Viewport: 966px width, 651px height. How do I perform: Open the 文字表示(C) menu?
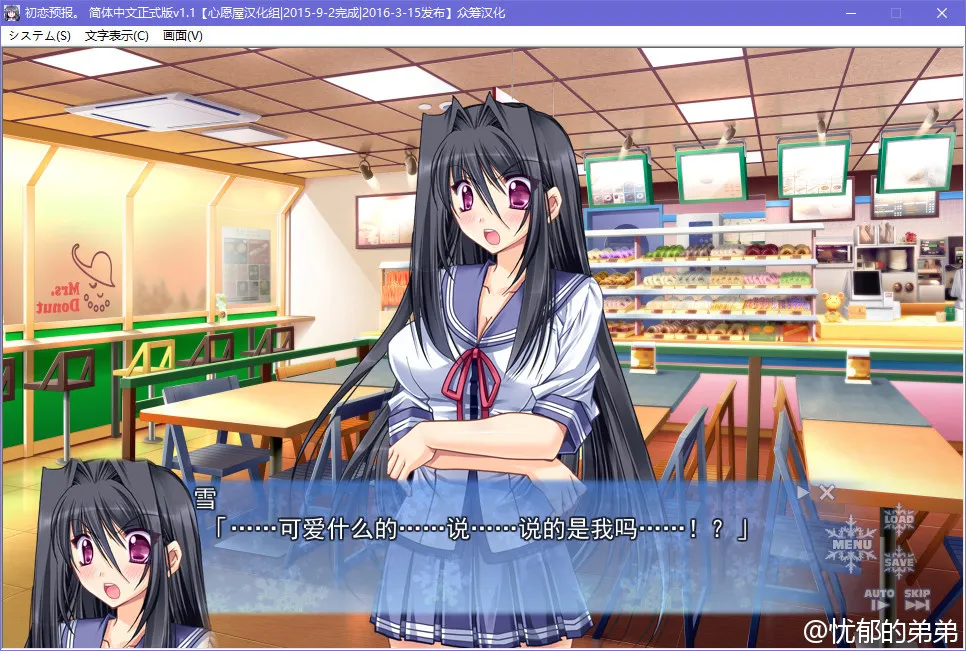(117, 35)
